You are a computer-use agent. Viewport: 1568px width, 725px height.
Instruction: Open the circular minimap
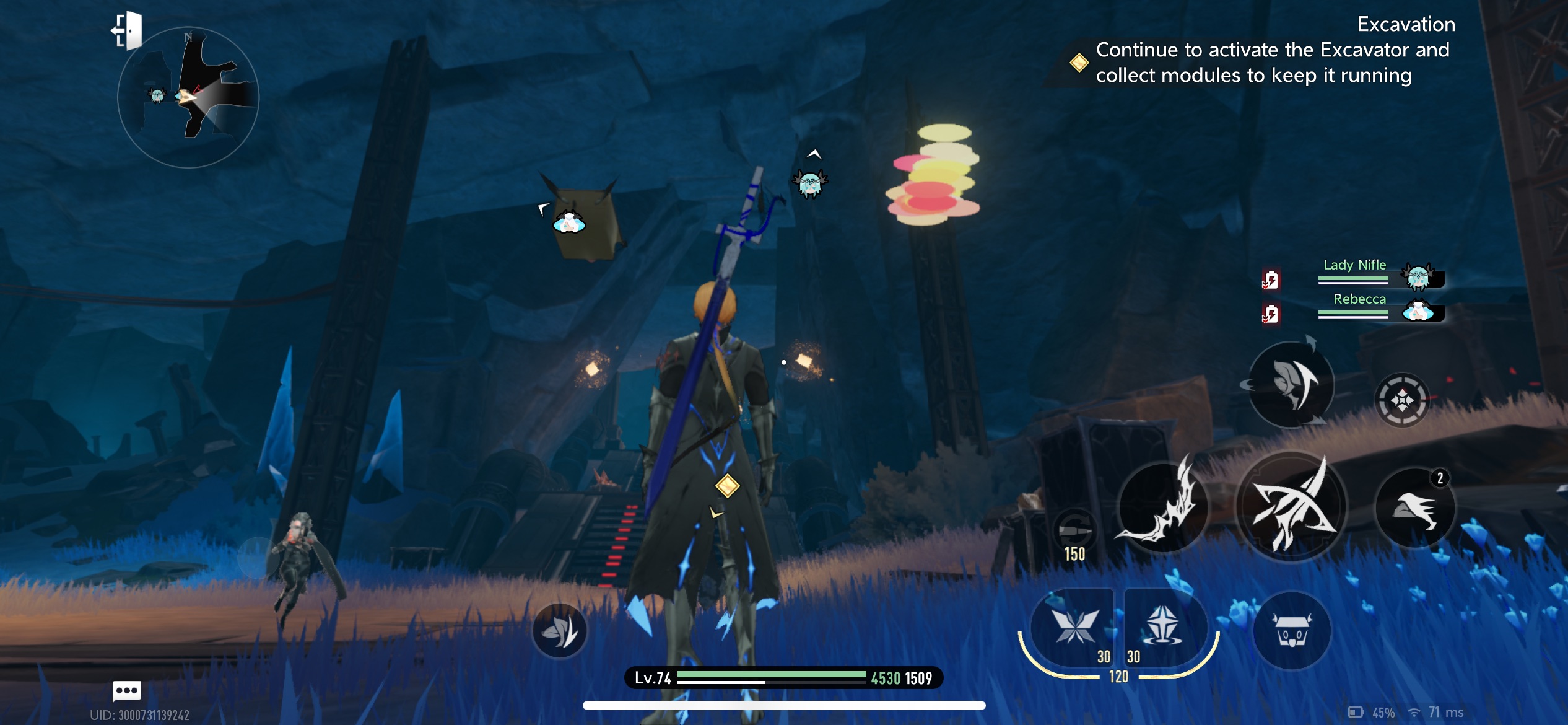pyautogui.click(x=188, y=98)
